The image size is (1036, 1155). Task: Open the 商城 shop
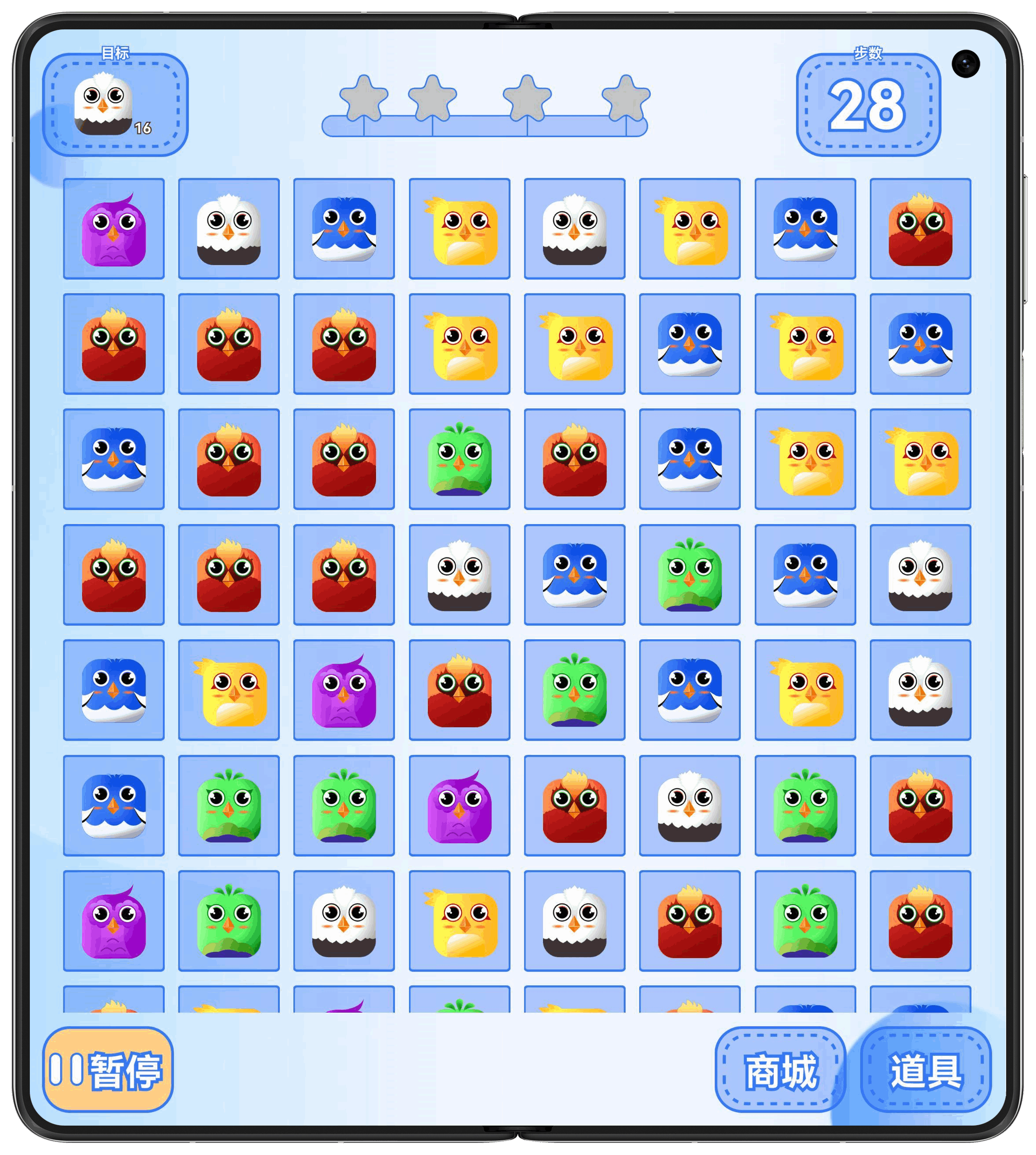coord(780,1069)
